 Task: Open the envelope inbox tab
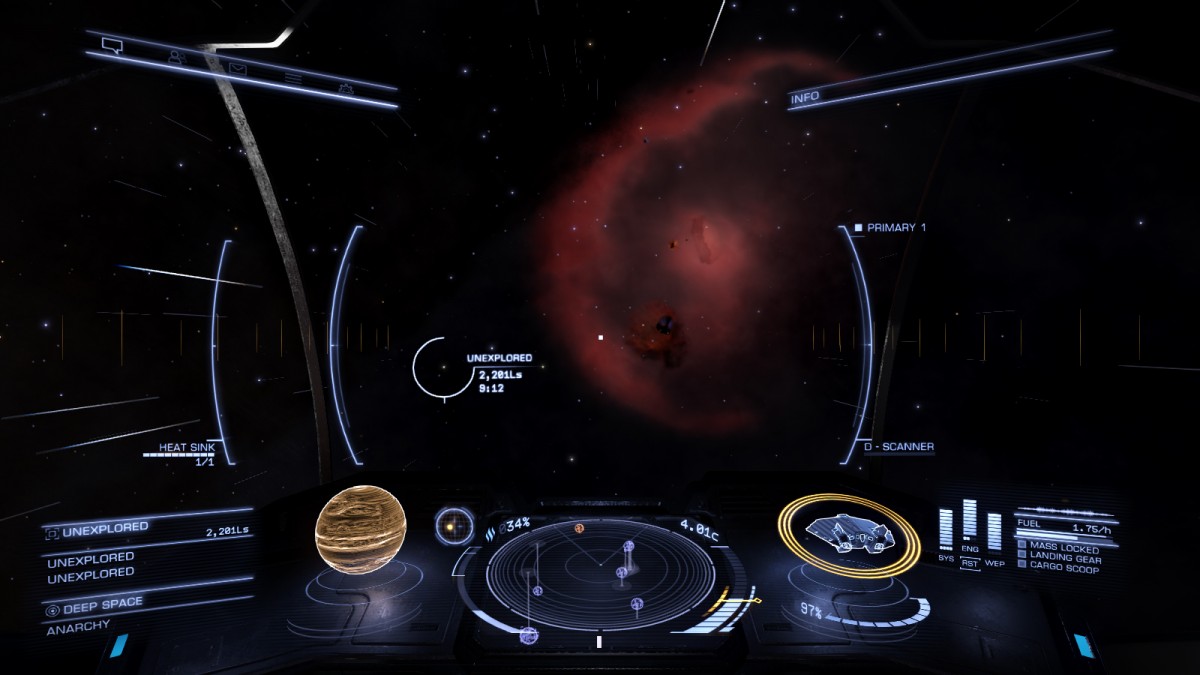237,69
